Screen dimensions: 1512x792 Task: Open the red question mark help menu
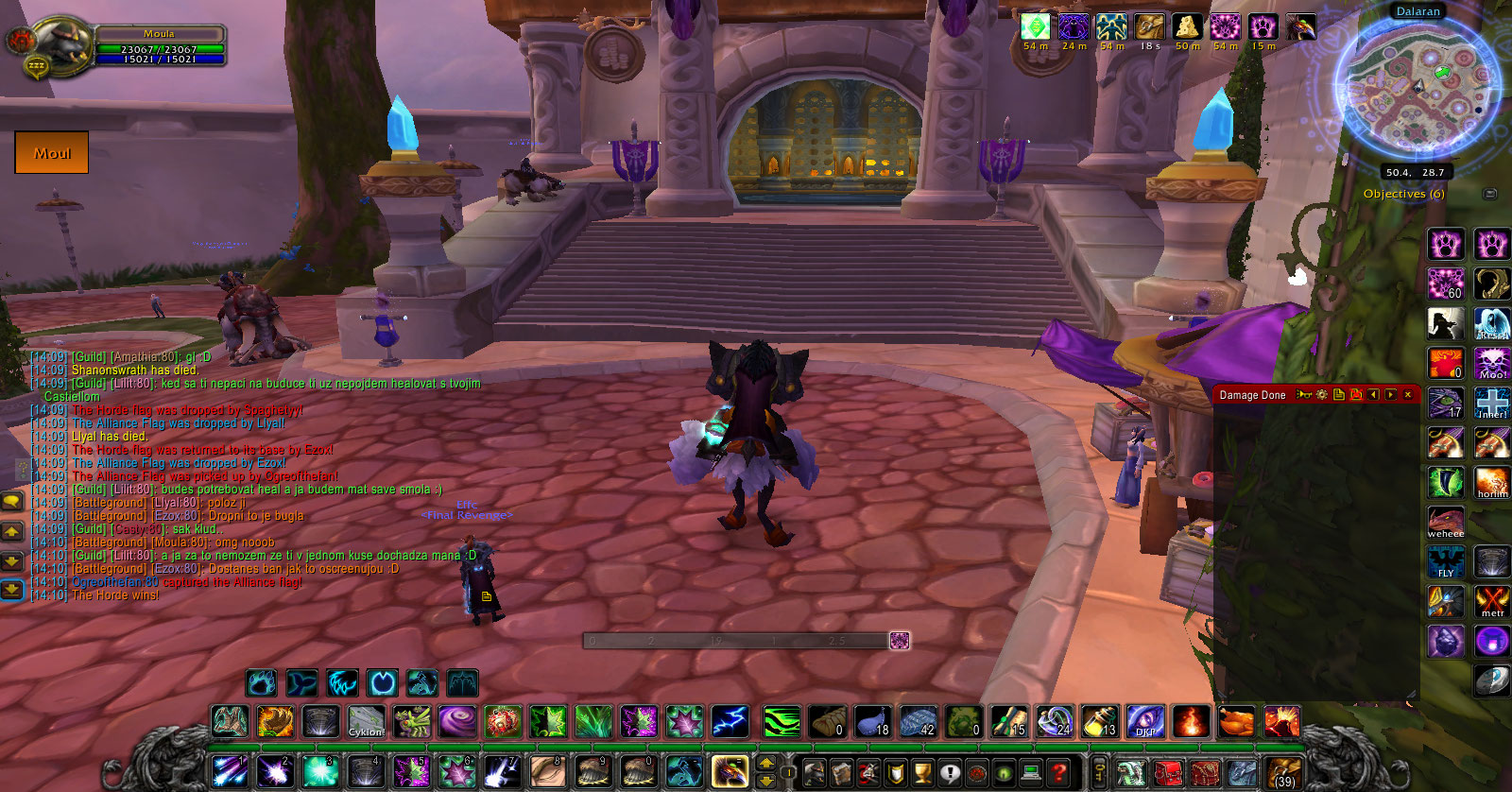coord(1059,772)
